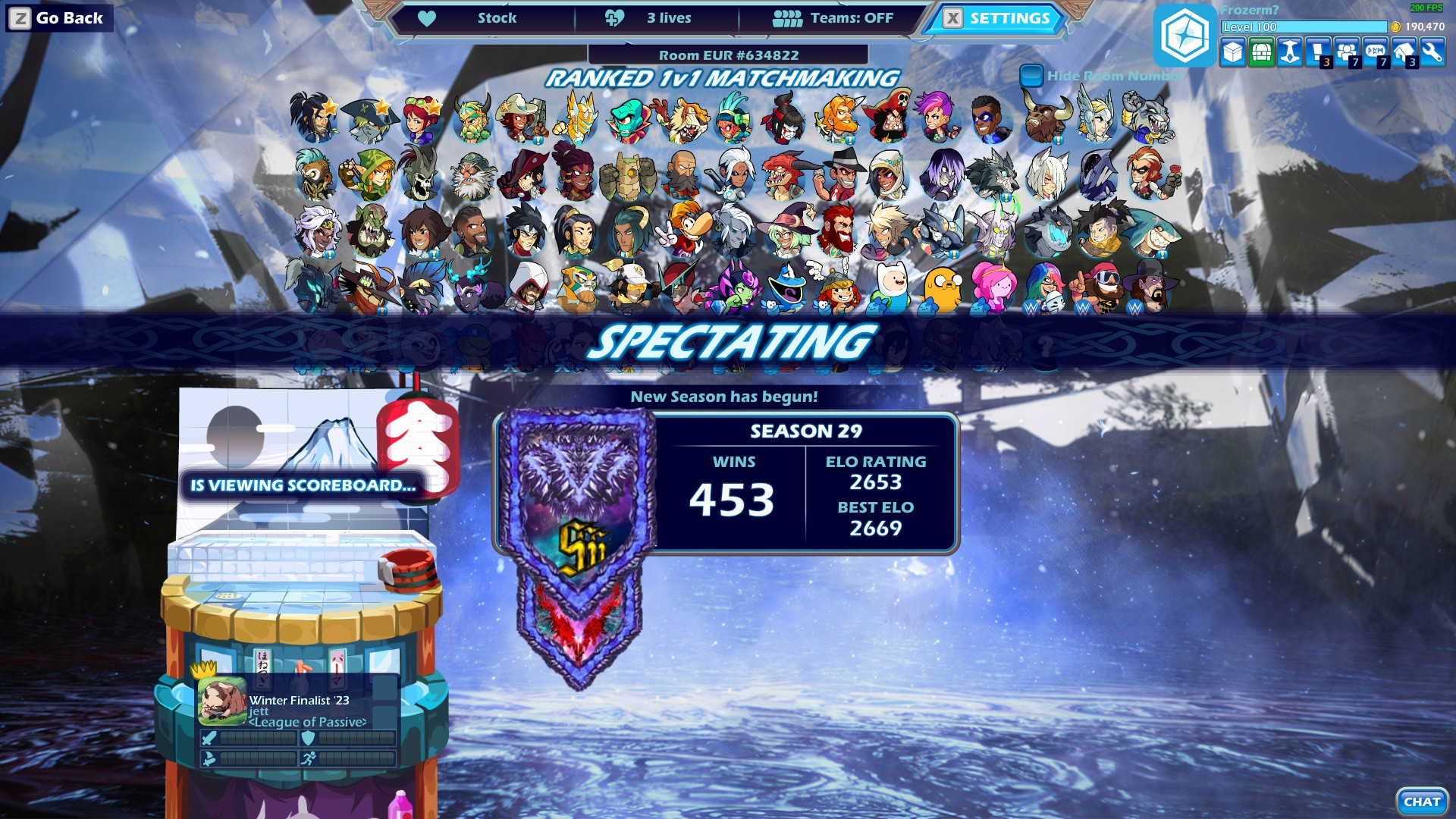Open the CHAT button
1456x819 pixels.
(x=1422, y=800)
